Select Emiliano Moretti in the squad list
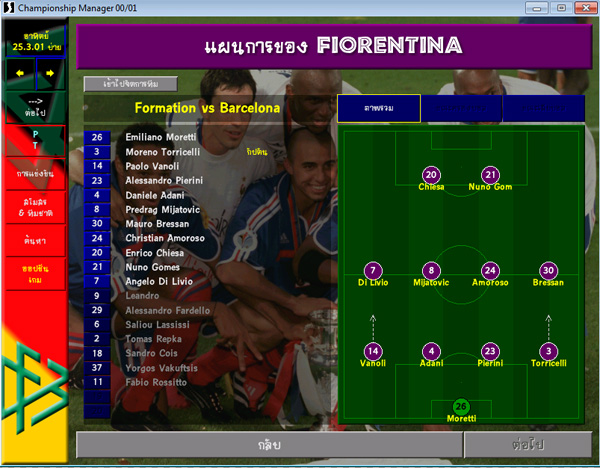Screen dimensions: 600x468 (160, 137)
